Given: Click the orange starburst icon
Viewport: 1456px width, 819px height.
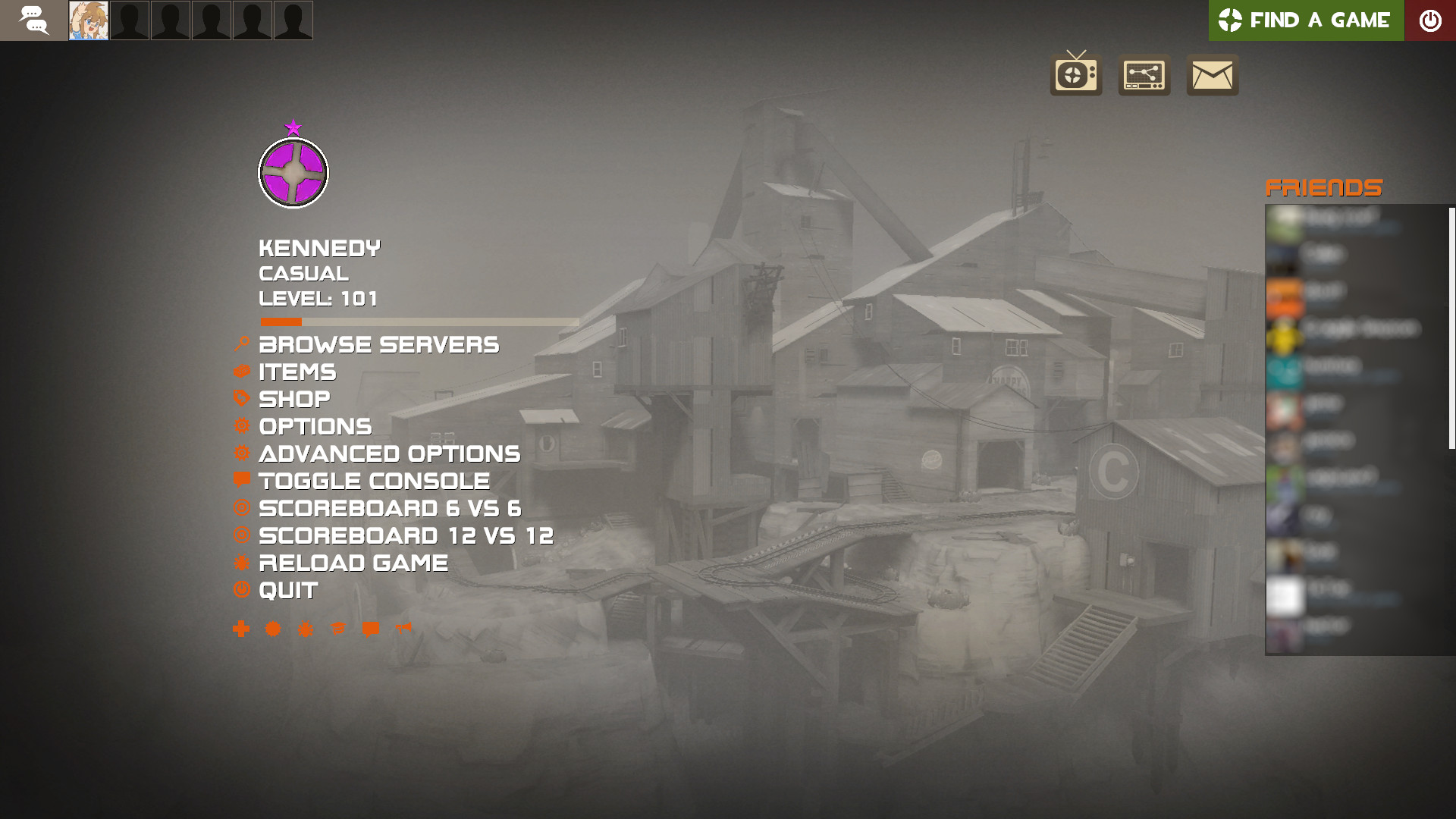Looking at the screenshot, I should (x=273, y=629).
